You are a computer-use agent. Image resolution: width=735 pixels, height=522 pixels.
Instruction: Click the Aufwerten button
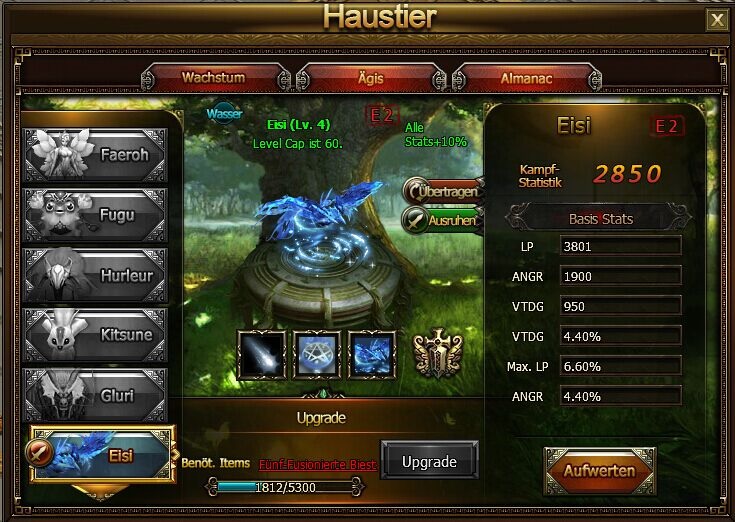tap(599, 470)
